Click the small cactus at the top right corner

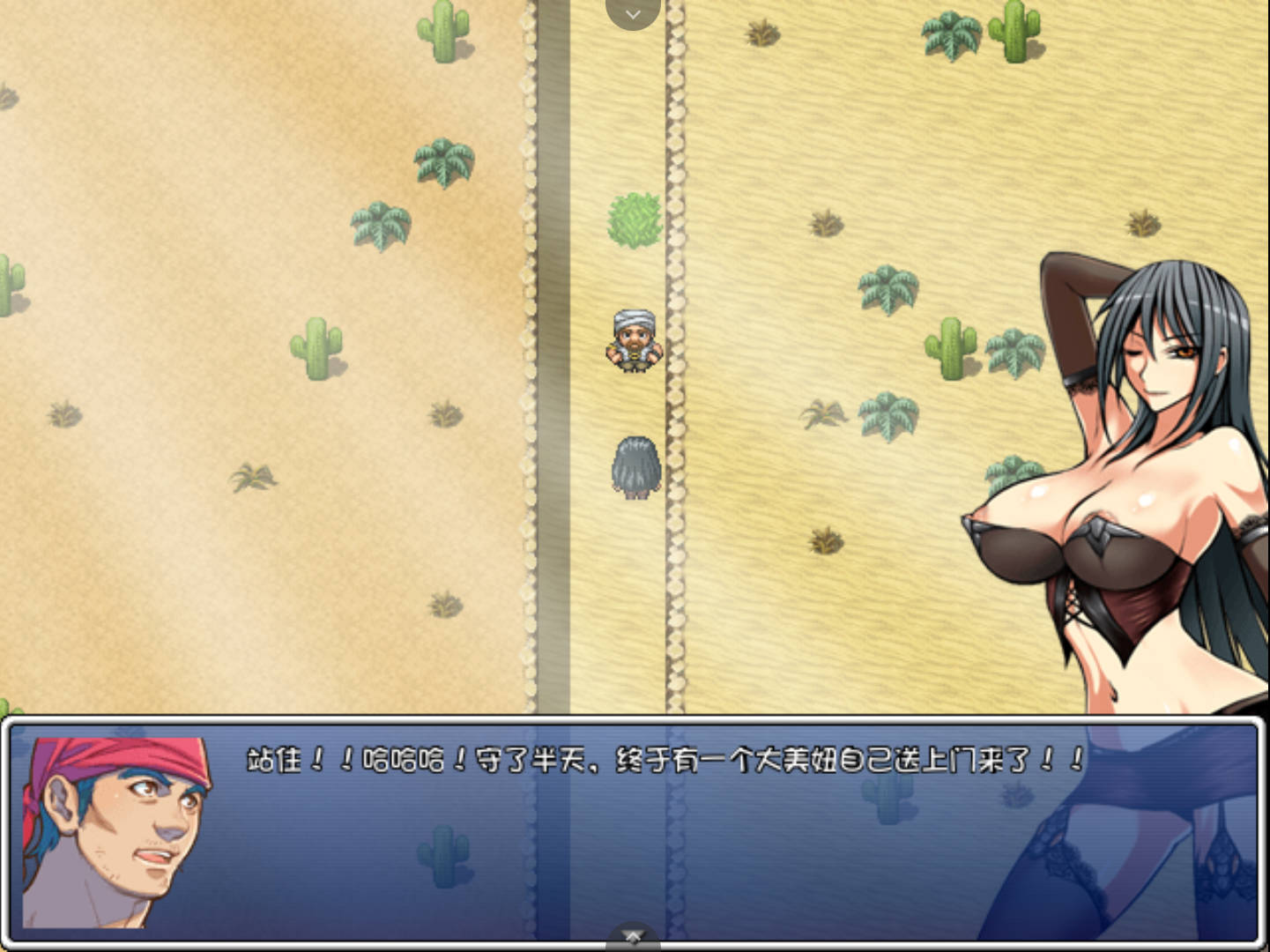(x=1014, y=31)
